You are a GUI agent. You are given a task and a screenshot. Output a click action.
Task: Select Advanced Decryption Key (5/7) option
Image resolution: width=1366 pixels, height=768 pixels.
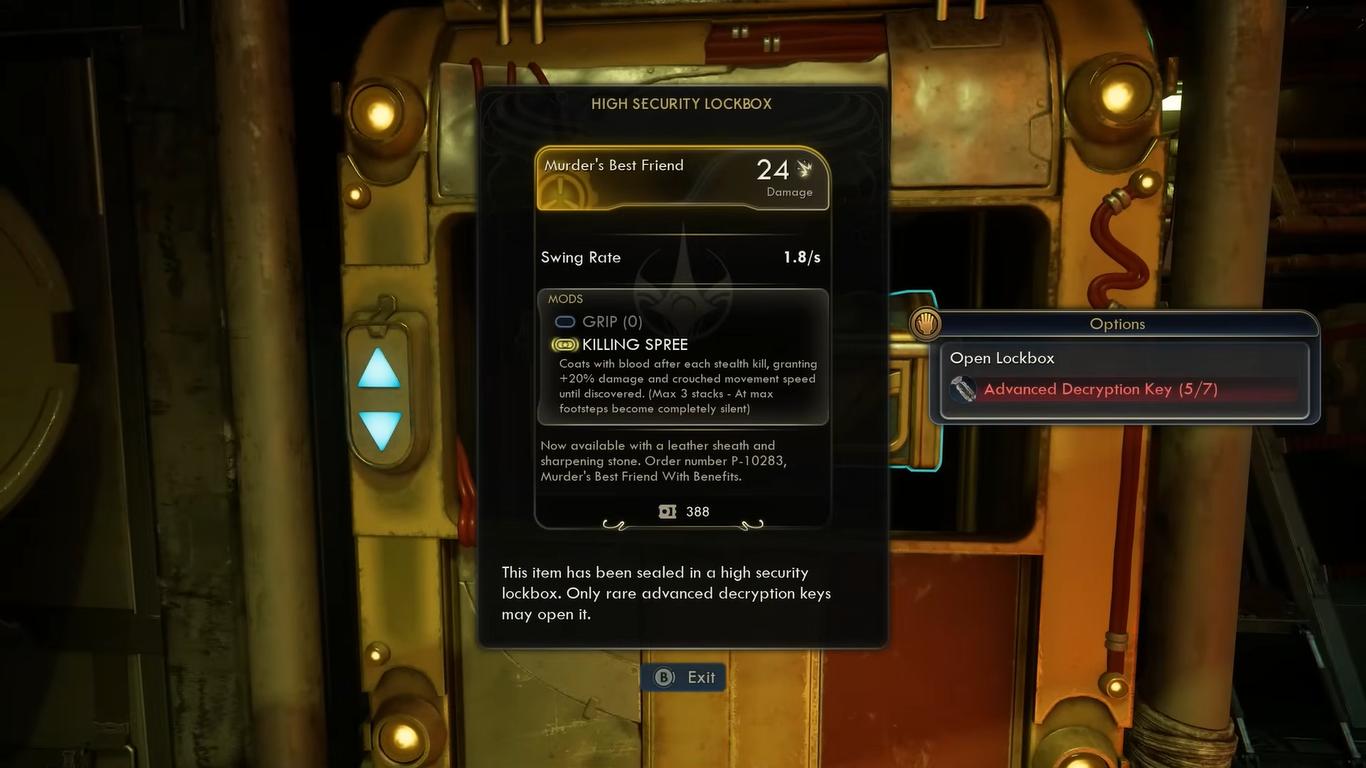tap(1119, 389)
